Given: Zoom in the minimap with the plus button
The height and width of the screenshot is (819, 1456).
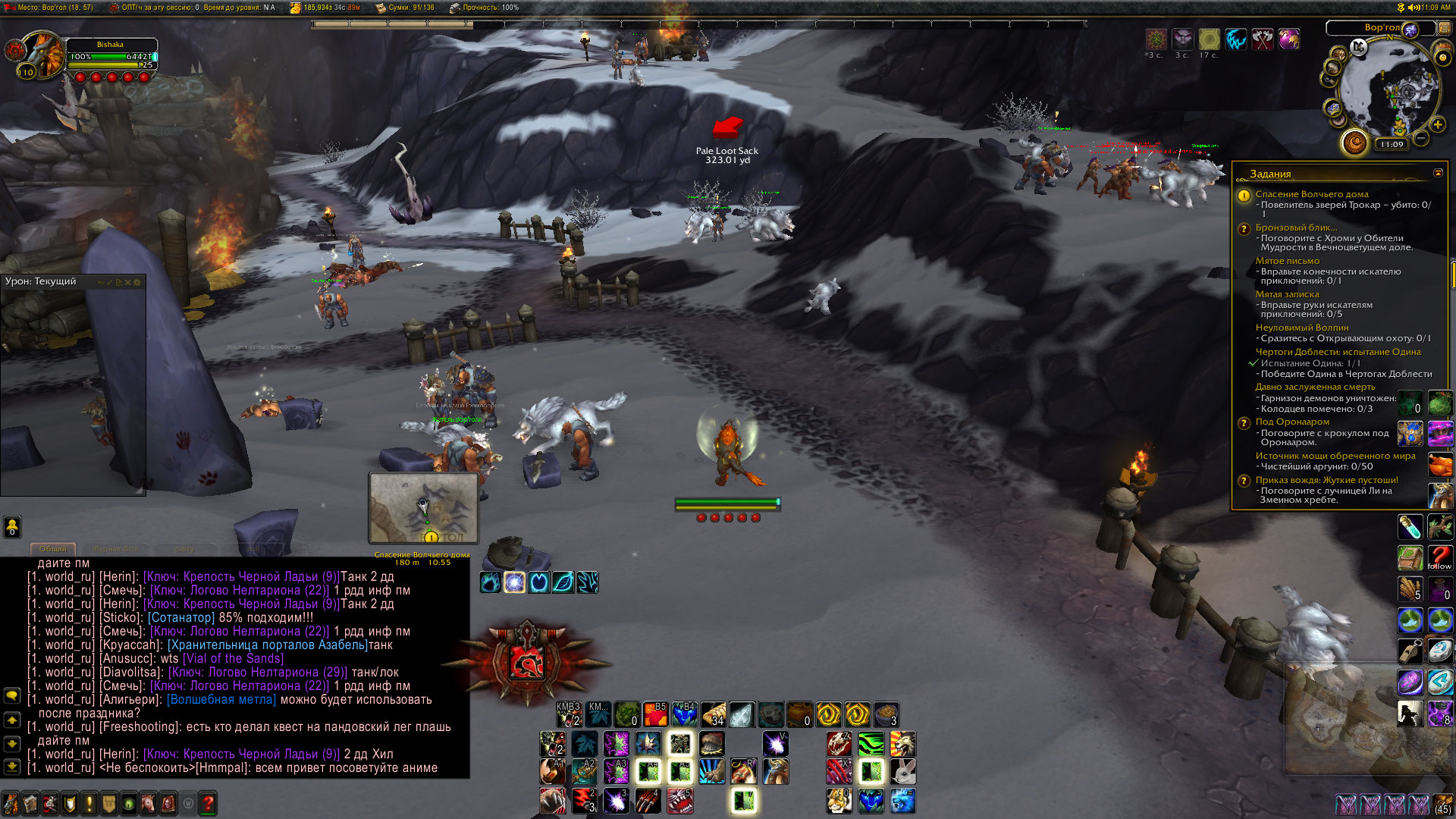Looking at the screenshot, I should [1438, 125].
